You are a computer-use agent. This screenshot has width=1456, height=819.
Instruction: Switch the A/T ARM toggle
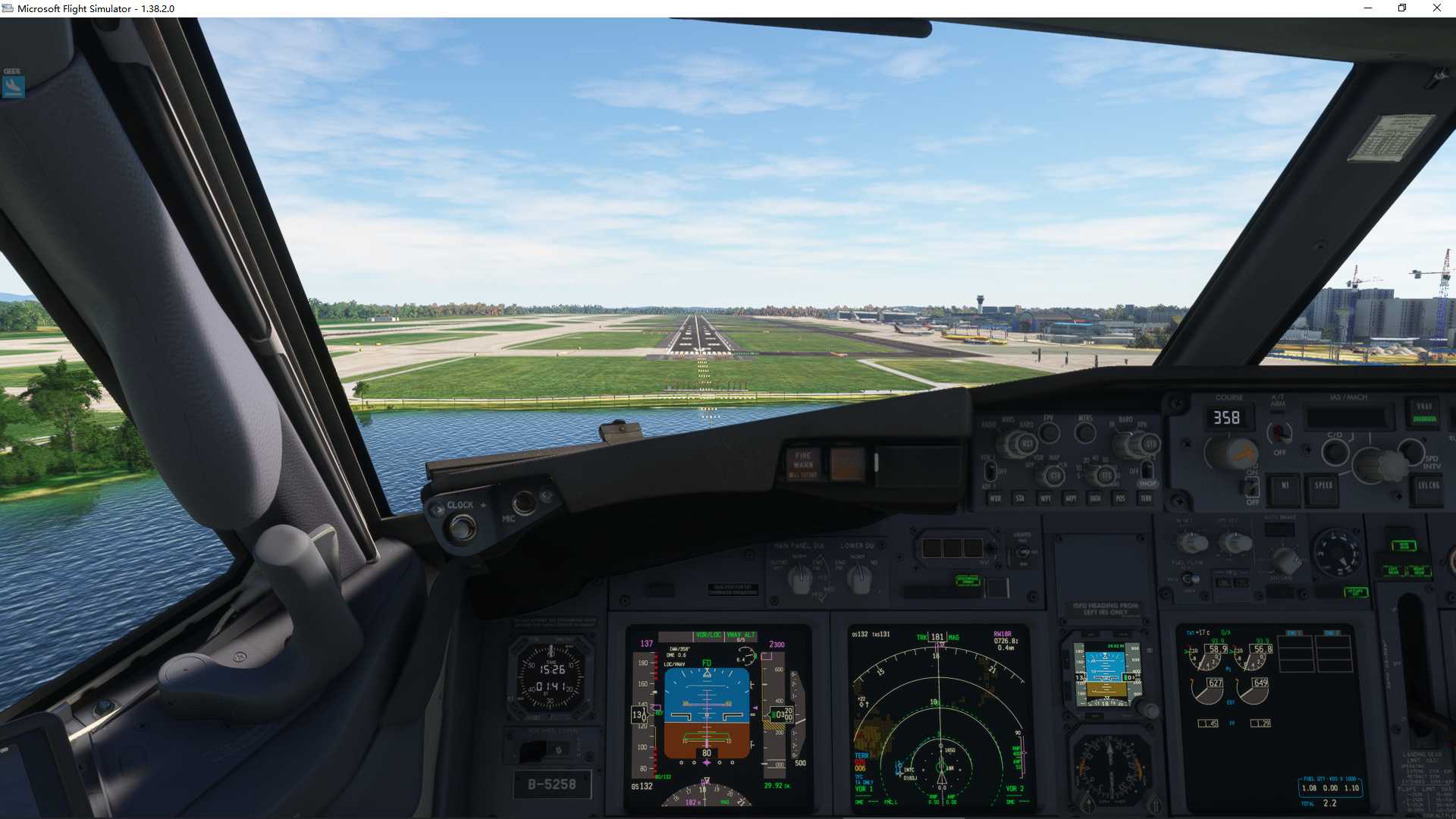(1280, 431)
